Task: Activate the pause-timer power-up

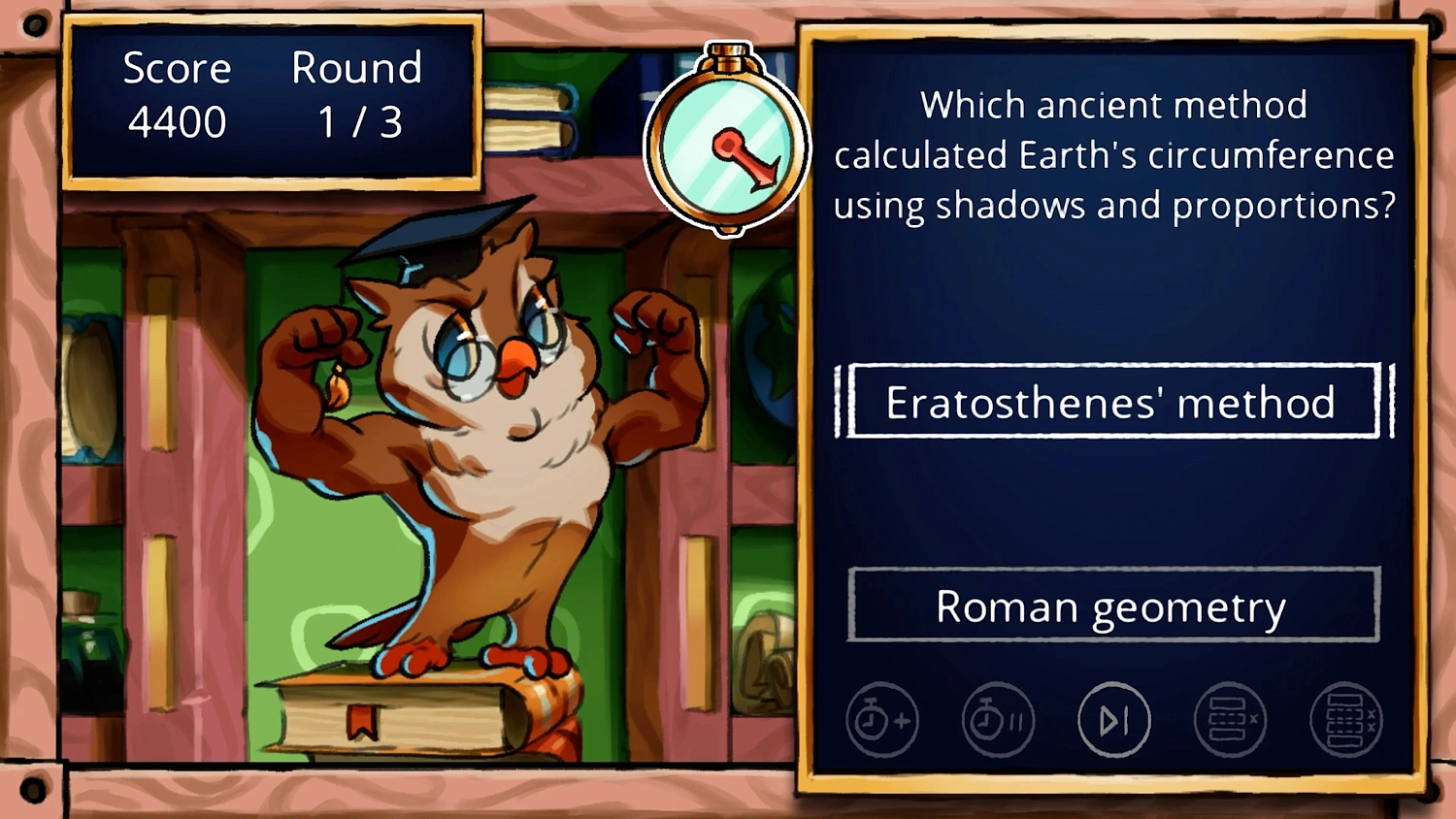Action: 998,720
